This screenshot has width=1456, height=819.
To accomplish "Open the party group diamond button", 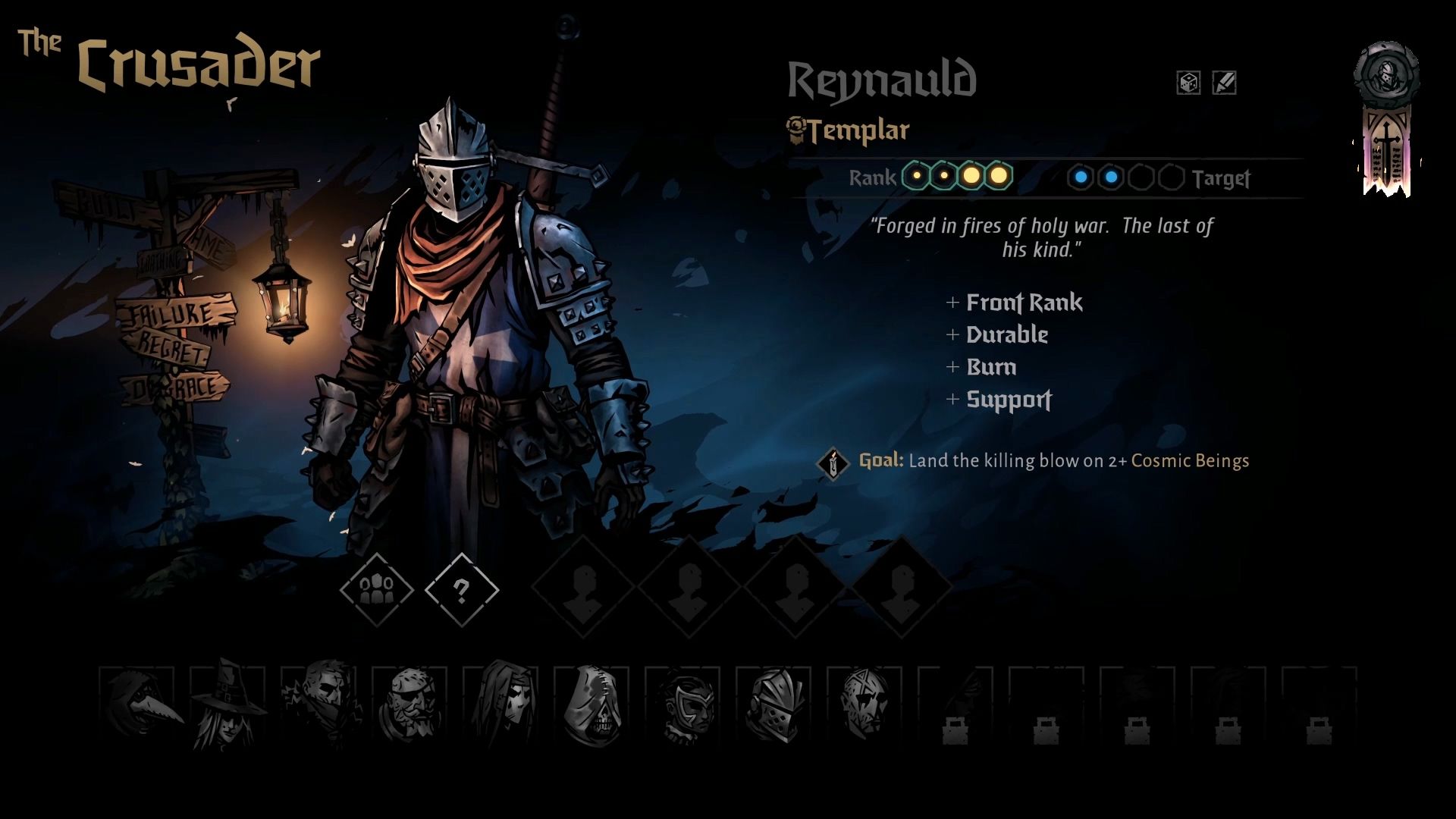I will tap(376, 589).
